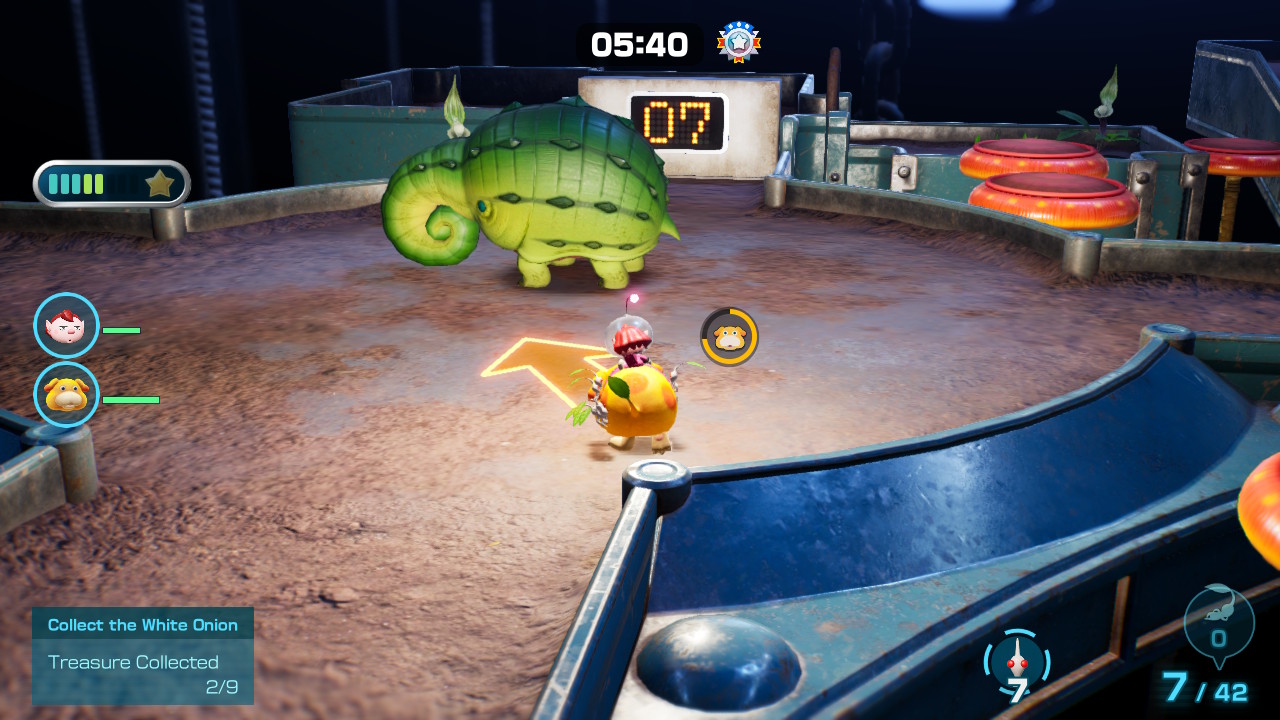Click the star gauge meter

[112, 184]
